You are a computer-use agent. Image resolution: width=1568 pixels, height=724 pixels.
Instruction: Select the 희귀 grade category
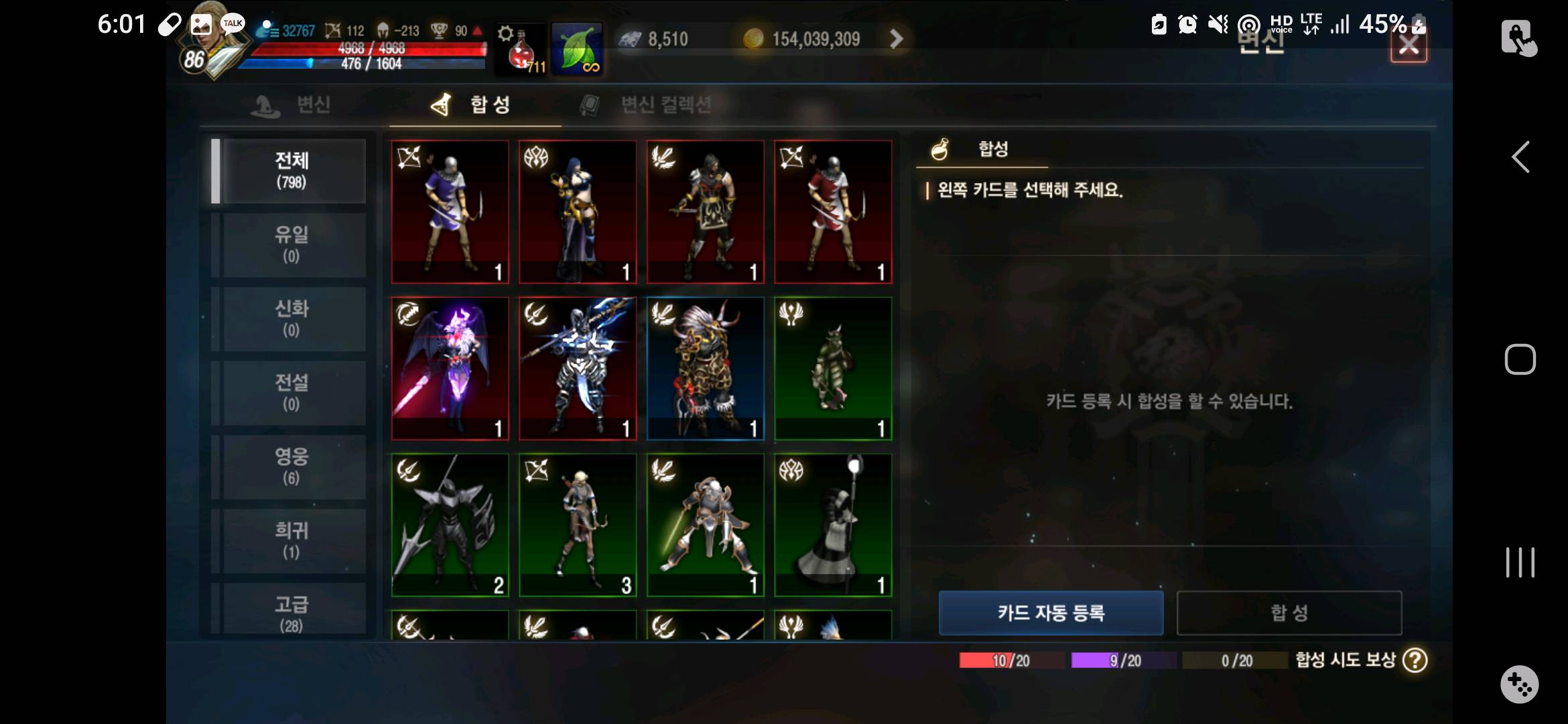(292, 540)
